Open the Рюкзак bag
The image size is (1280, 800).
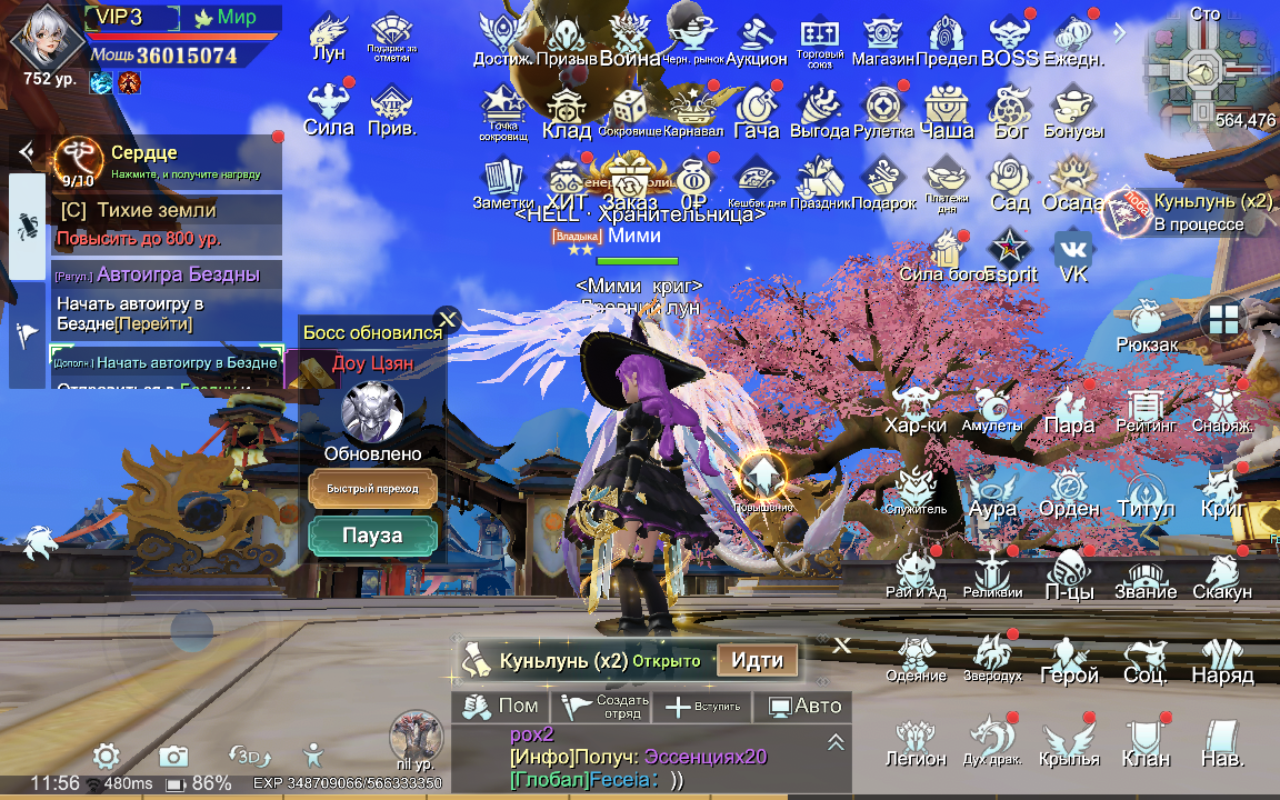click(1146, 326)
